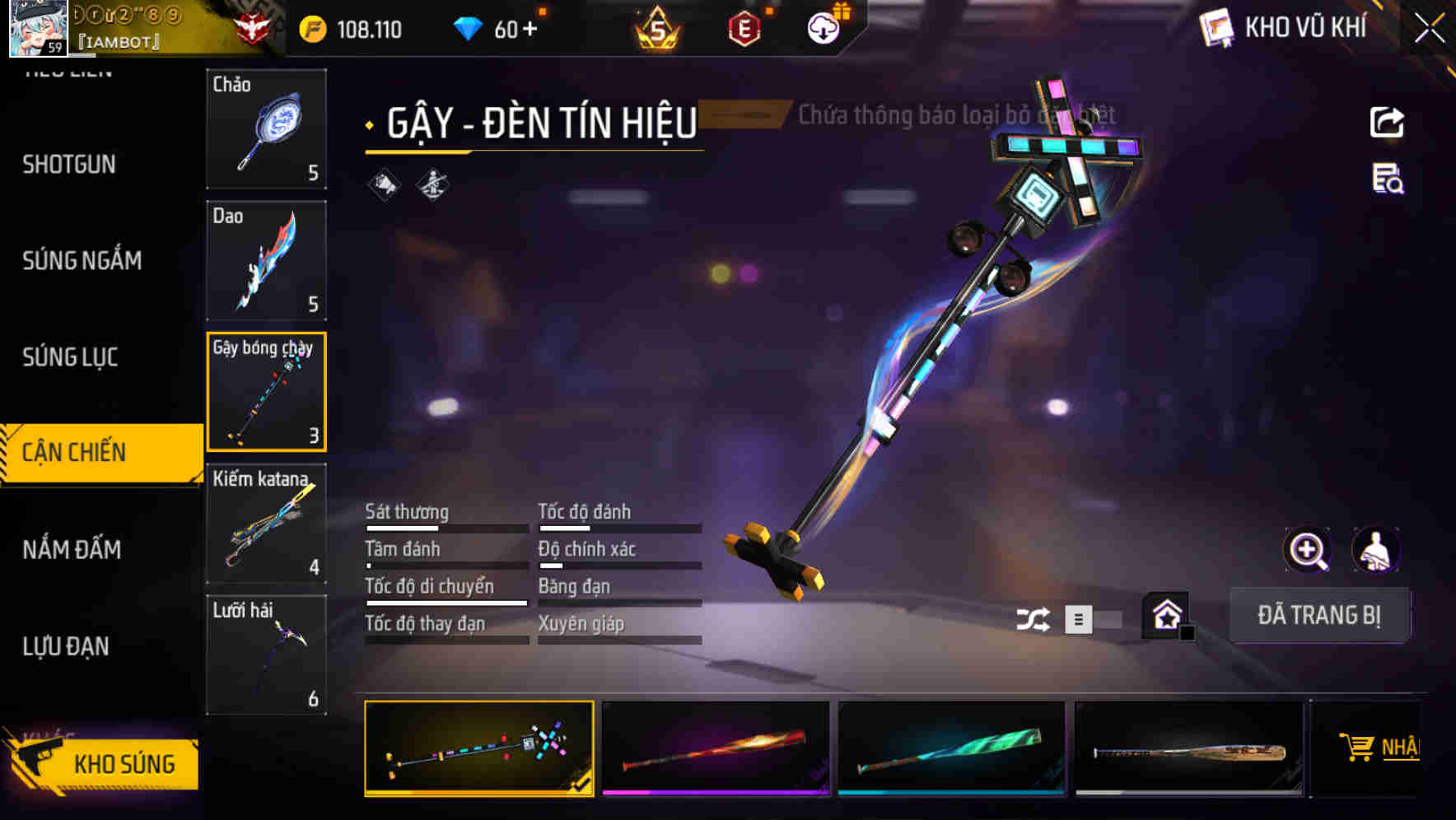Choose the teal green bat skin

point(950,748)
